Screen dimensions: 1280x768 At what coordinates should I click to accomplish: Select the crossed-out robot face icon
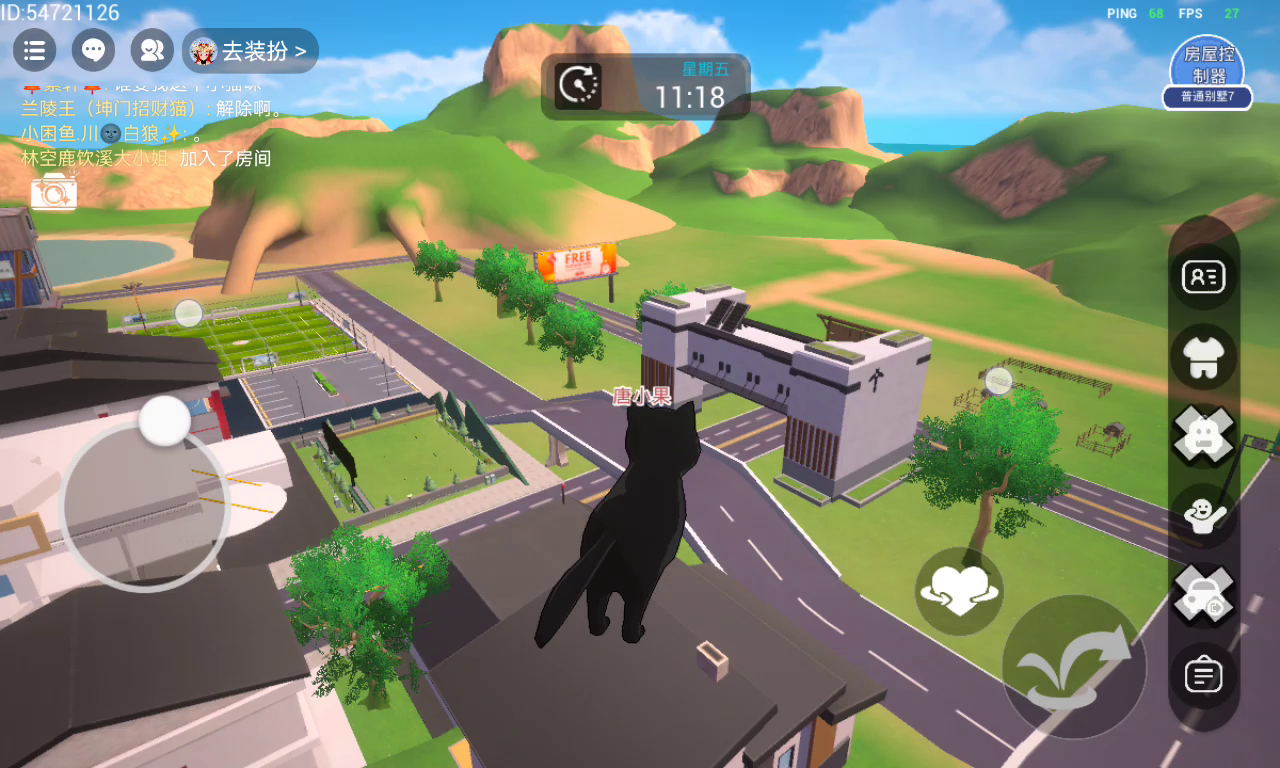tap(1204, 435)
